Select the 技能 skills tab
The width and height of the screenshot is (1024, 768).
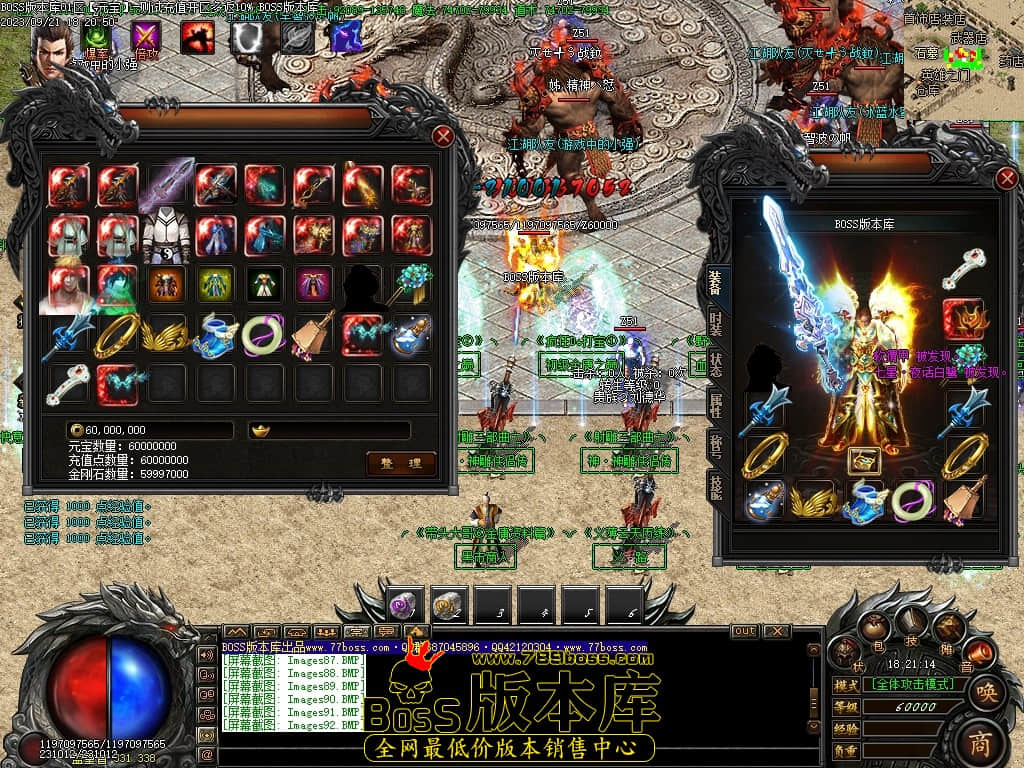(x=716, y=485)
